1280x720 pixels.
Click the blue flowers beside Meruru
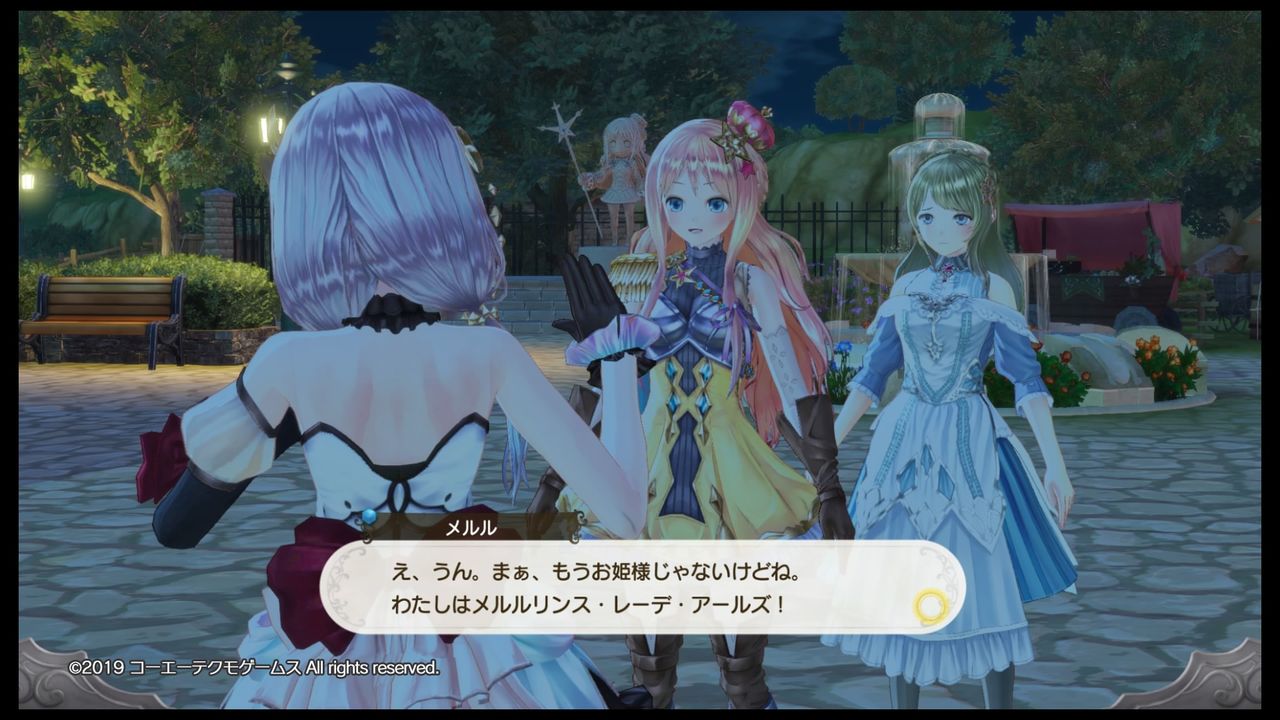point(845,345)
